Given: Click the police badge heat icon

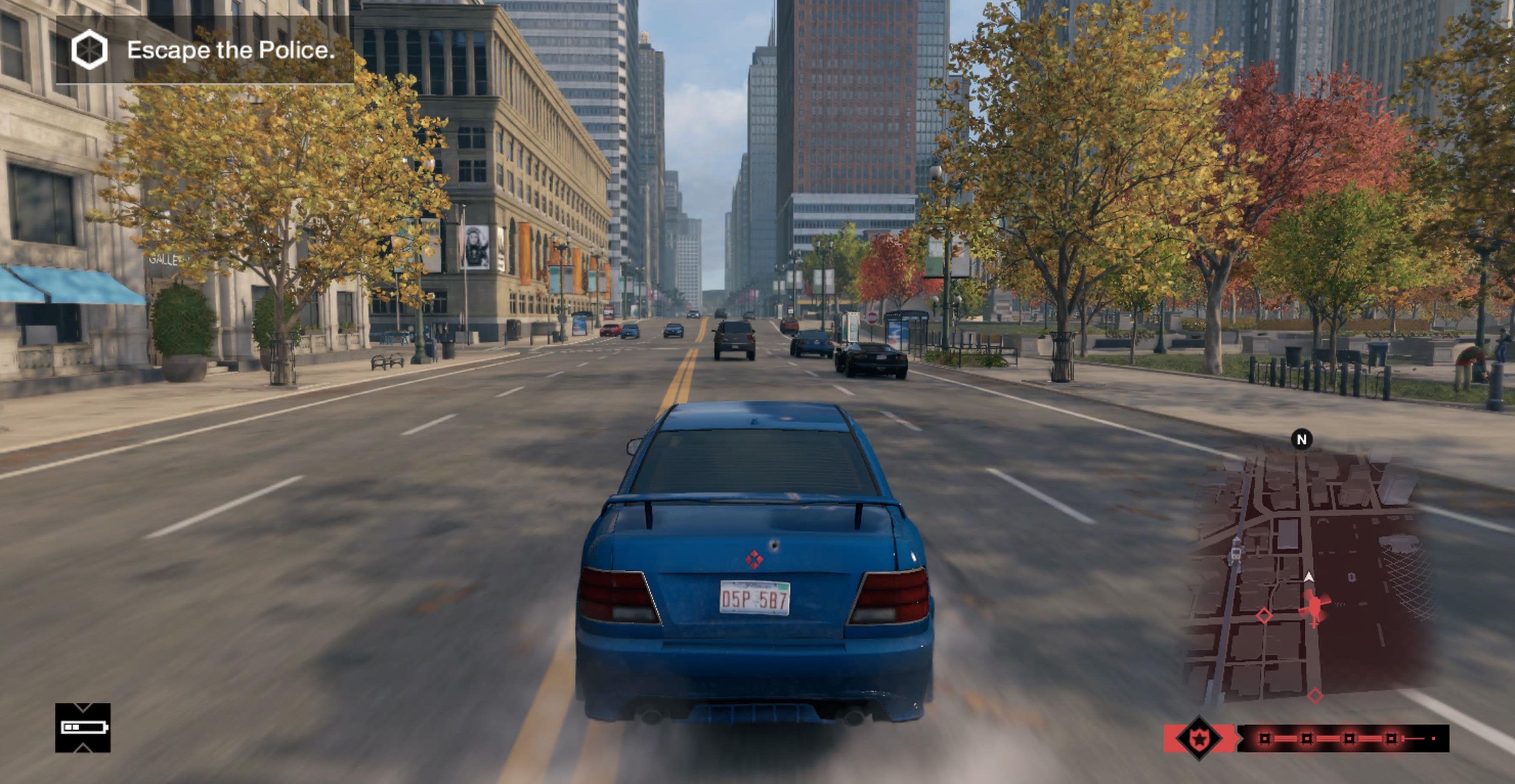Looking at the screenshot, I should coord(1199,739).
